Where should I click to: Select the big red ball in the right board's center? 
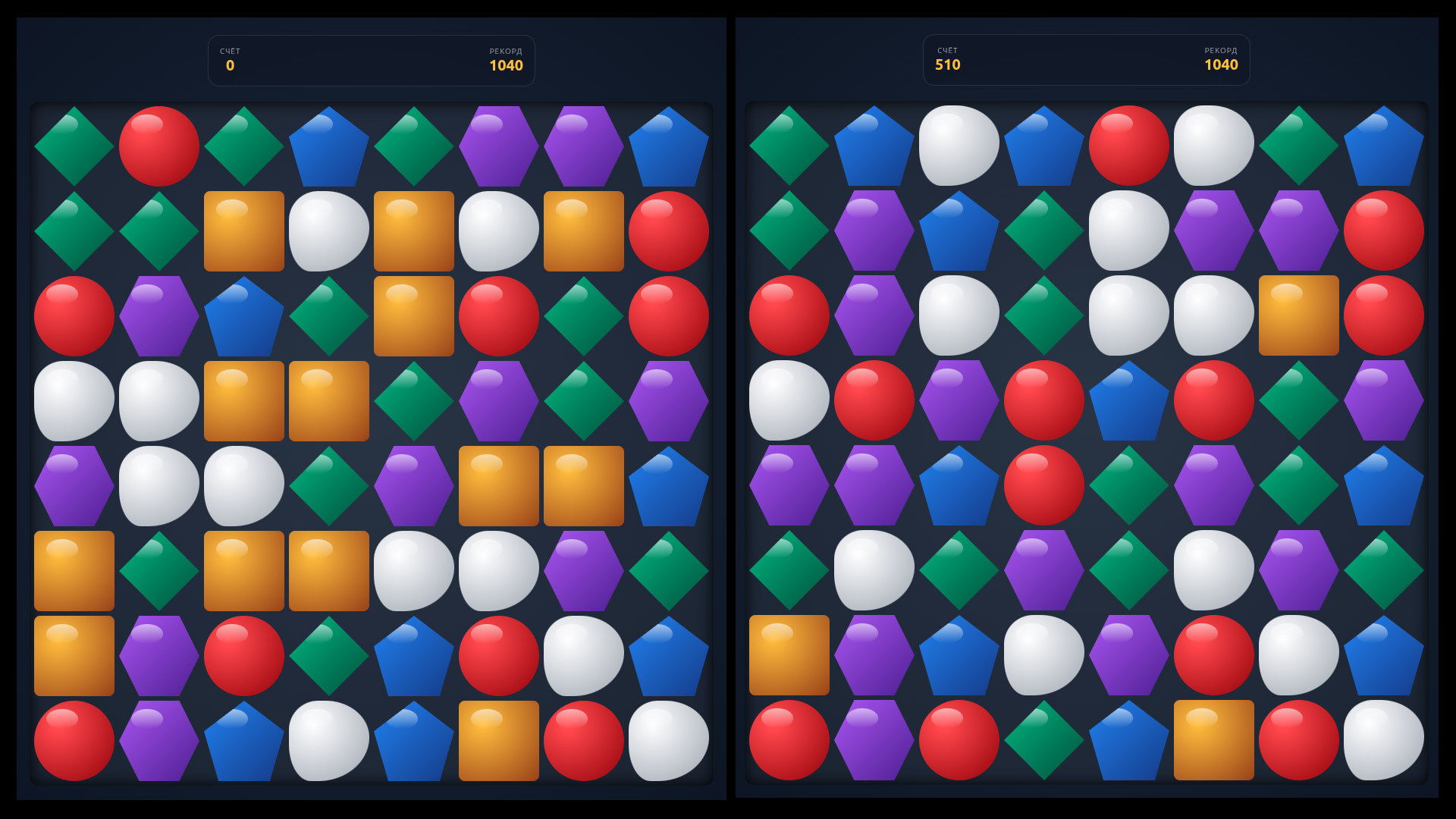[1043, 485]
